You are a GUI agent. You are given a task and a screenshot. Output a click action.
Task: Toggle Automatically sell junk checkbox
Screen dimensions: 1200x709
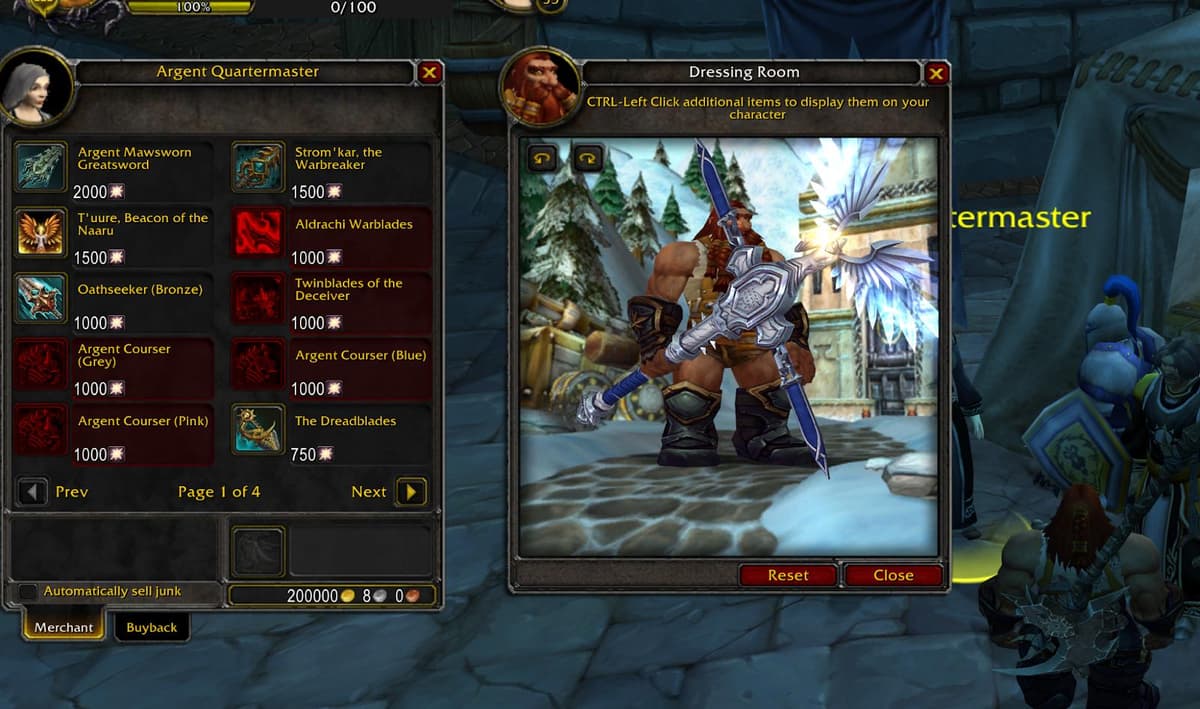point(27,592)
